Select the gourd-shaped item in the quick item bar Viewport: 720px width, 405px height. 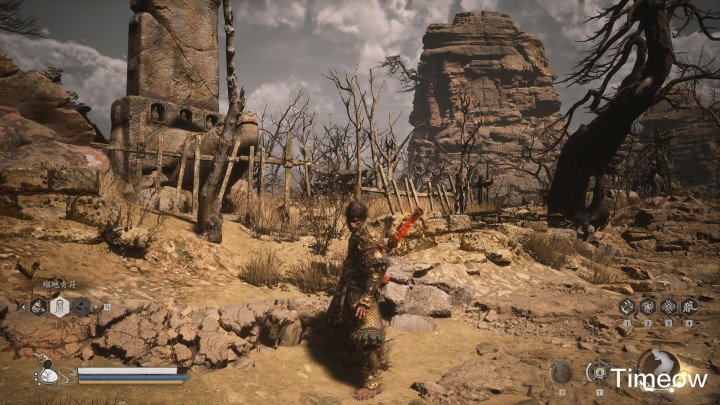click(38, 307)
